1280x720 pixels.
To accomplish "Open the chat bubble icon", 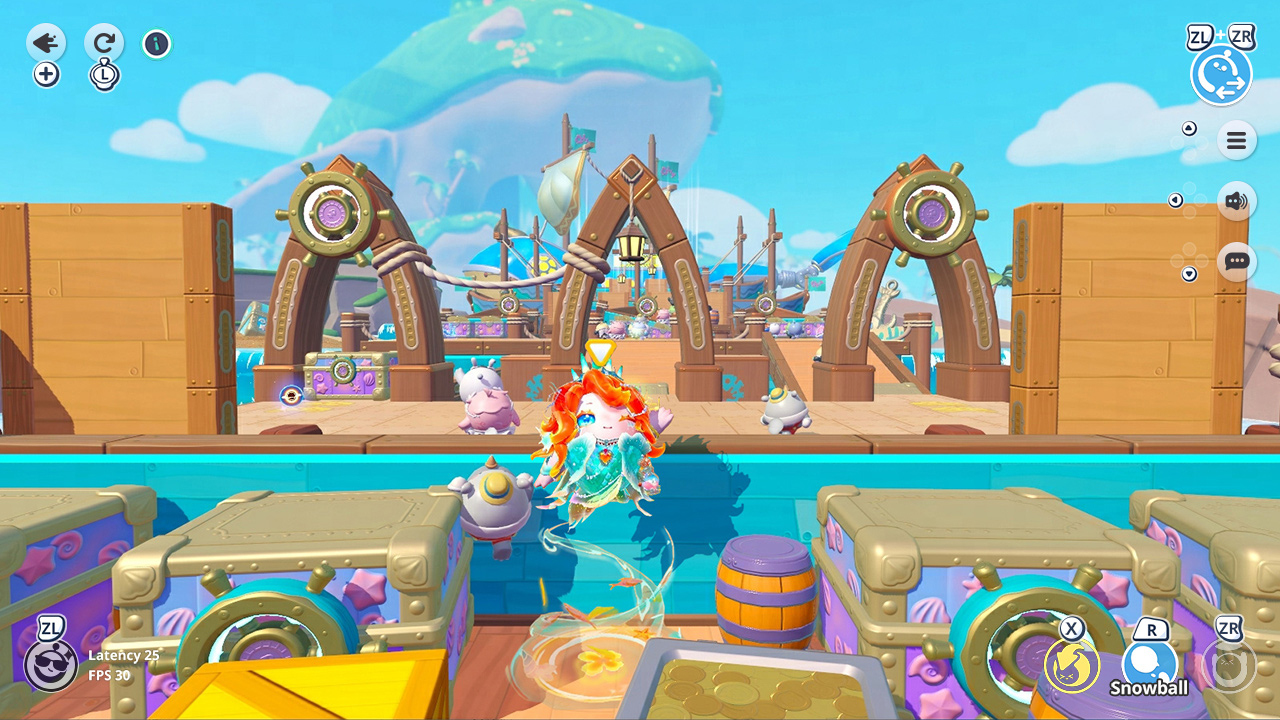I will pyautogui.click(x=1237, y=261).
